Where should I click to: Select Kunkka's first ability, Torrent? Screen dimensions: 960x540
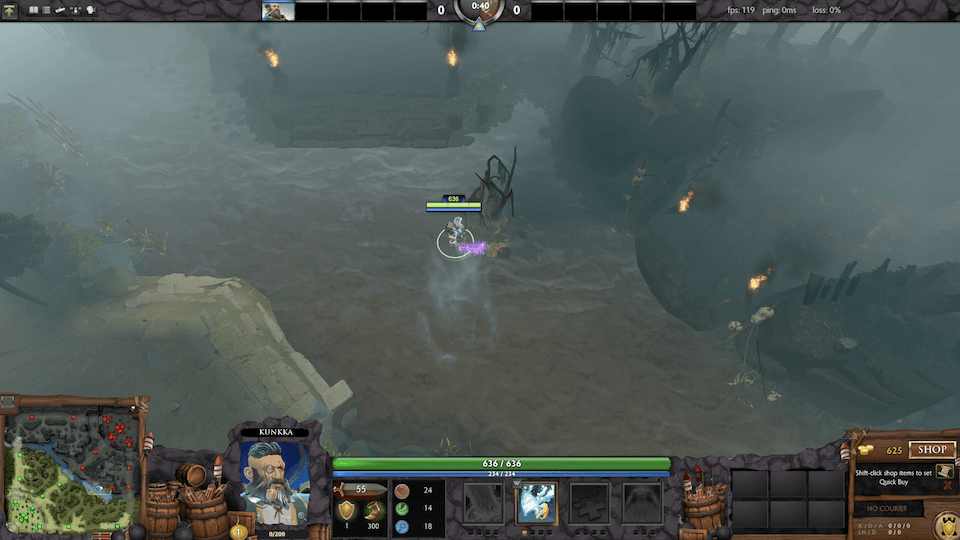pos(483,502)
